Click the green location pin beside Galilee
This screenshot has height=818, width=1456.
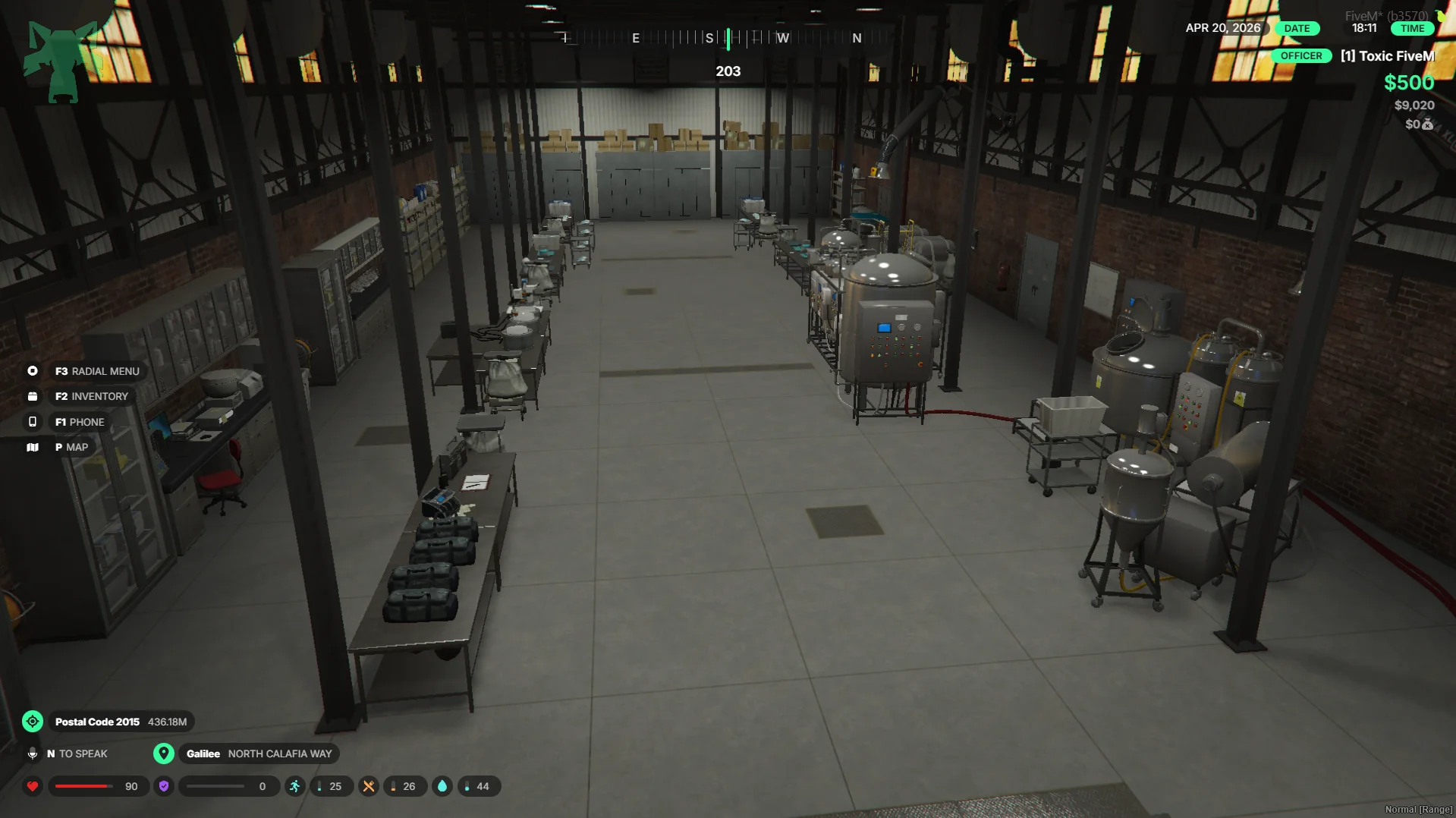coord(163,754)
